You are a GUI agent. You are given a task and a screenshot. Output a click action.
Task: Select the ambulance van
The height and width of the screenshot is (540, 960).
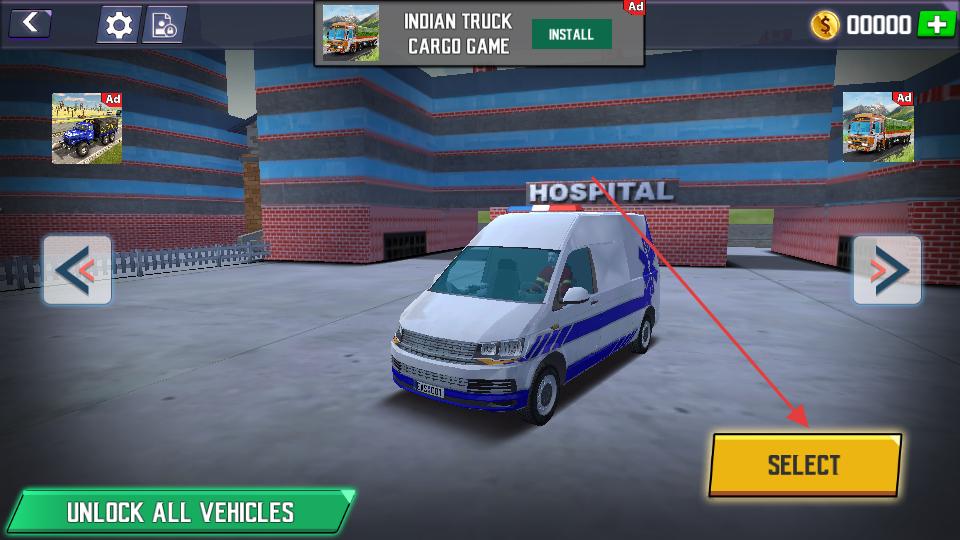804,465
